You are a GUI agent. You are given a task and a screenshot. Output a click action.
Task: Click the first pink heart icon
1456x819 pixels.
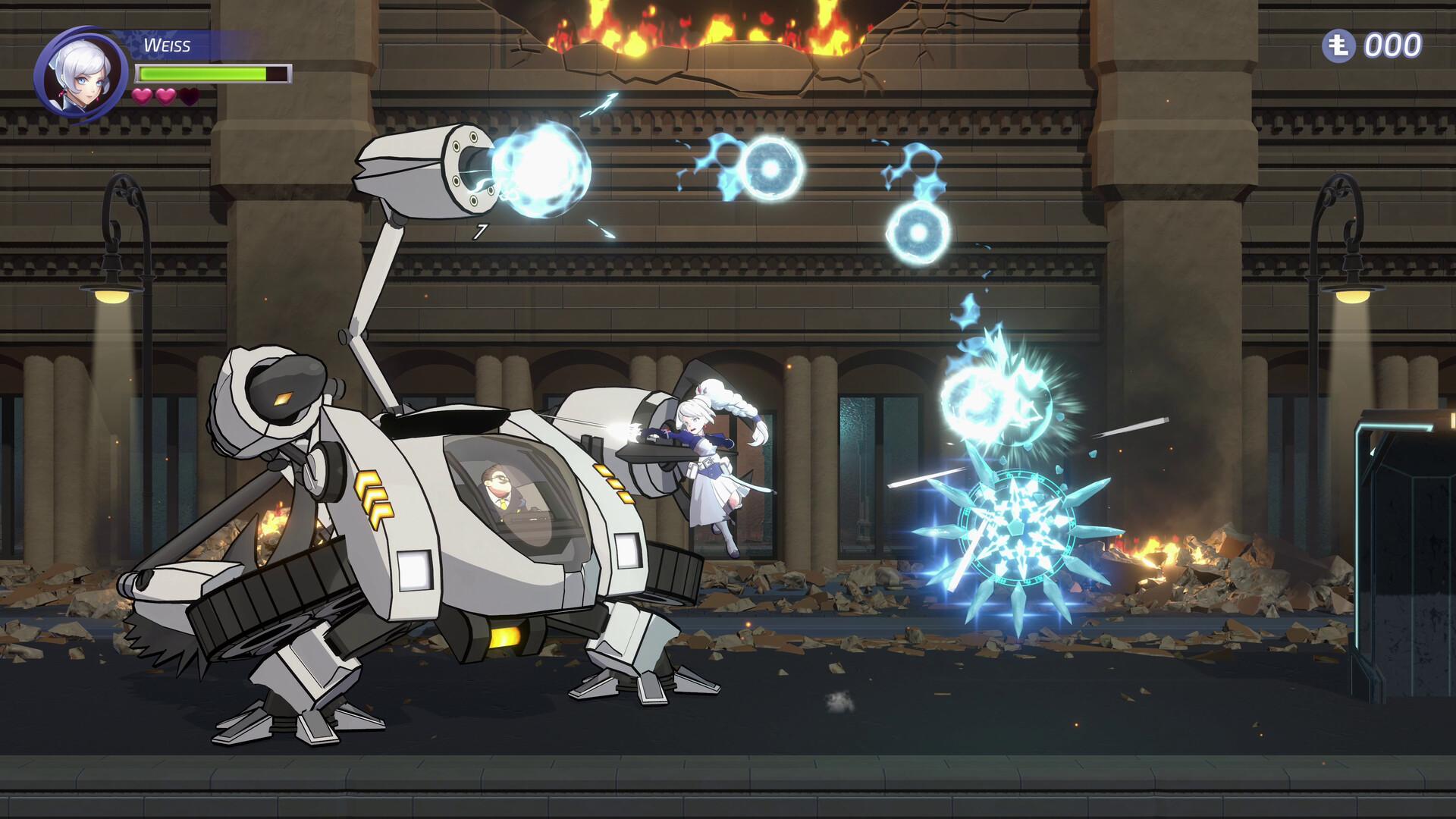pyautogui.click(x=143, y=97)
